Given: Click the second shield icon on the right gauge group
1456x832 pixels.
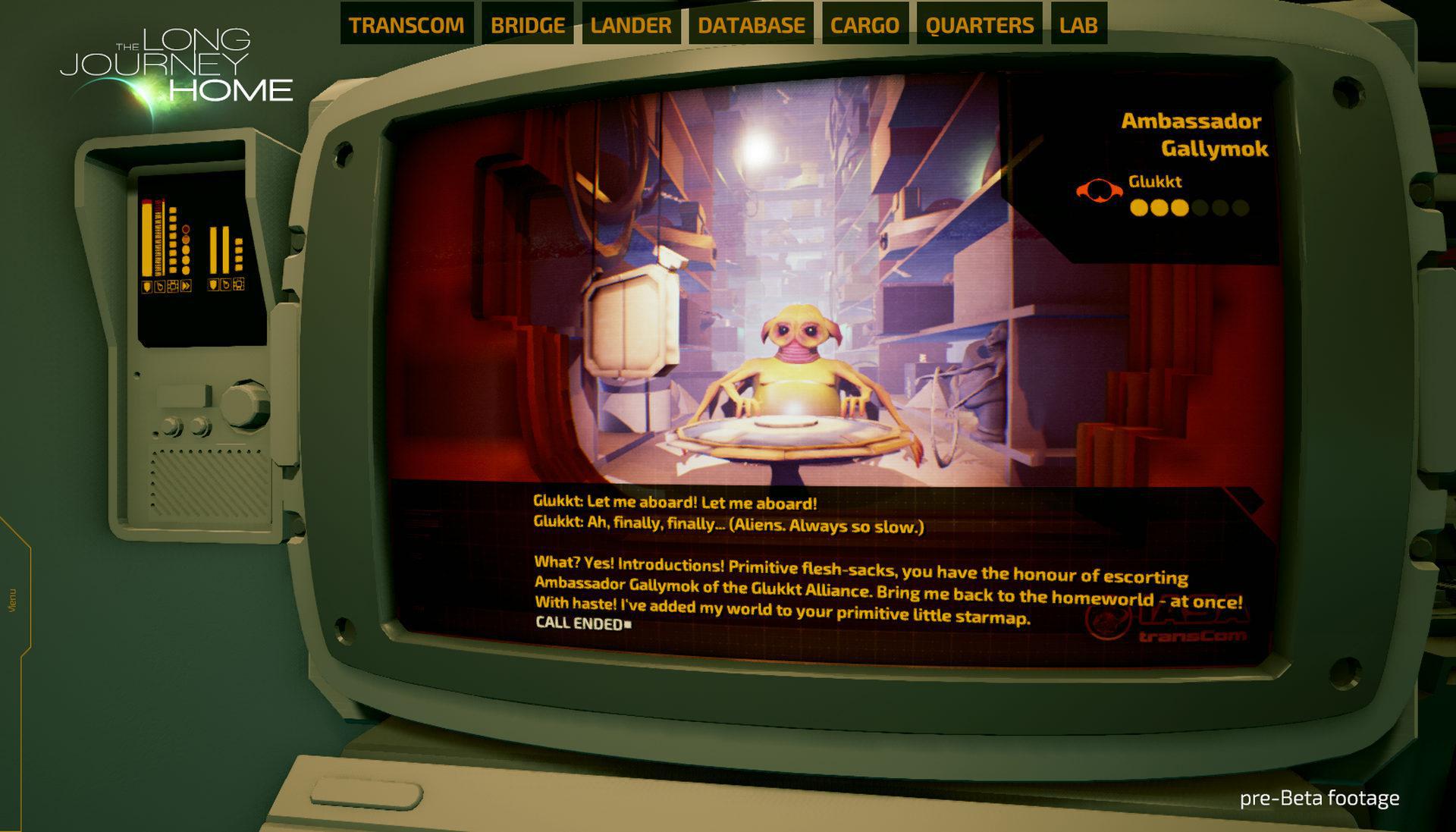Looking at the screenshot, I should pos(213,286).
